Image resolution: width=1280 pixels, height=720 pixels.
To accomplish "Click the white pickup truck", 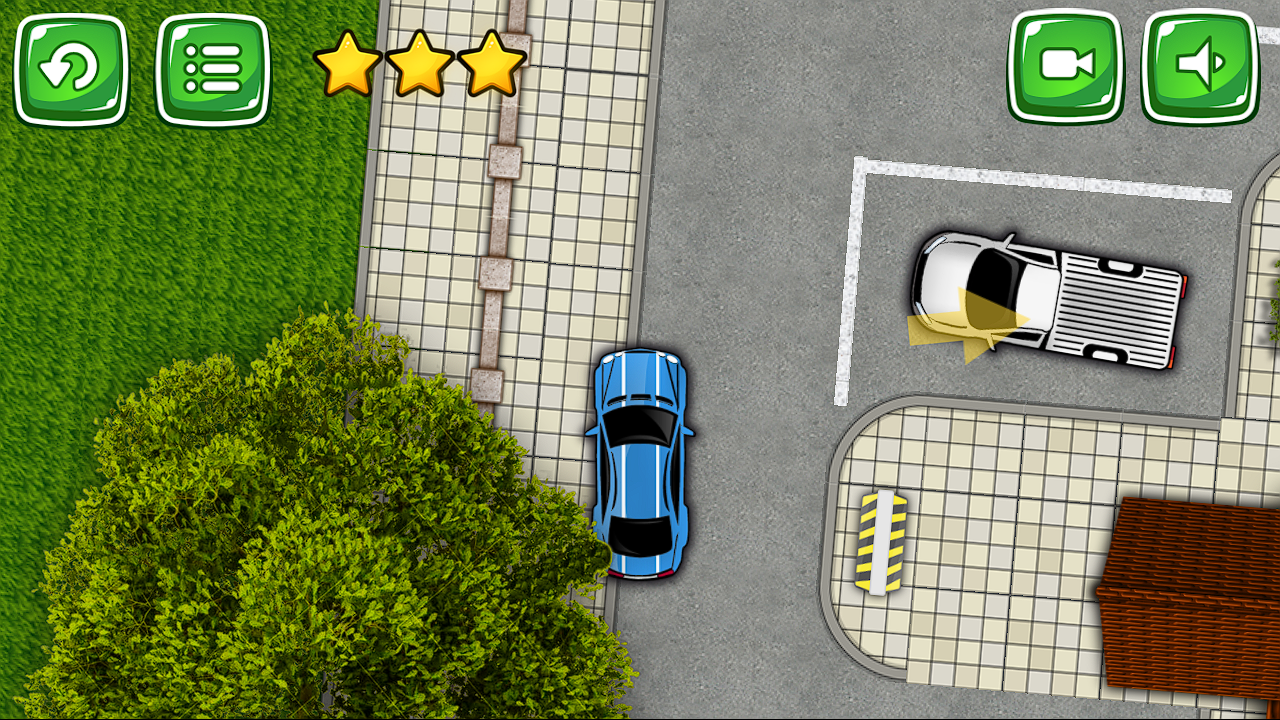I will [1050, 300].
